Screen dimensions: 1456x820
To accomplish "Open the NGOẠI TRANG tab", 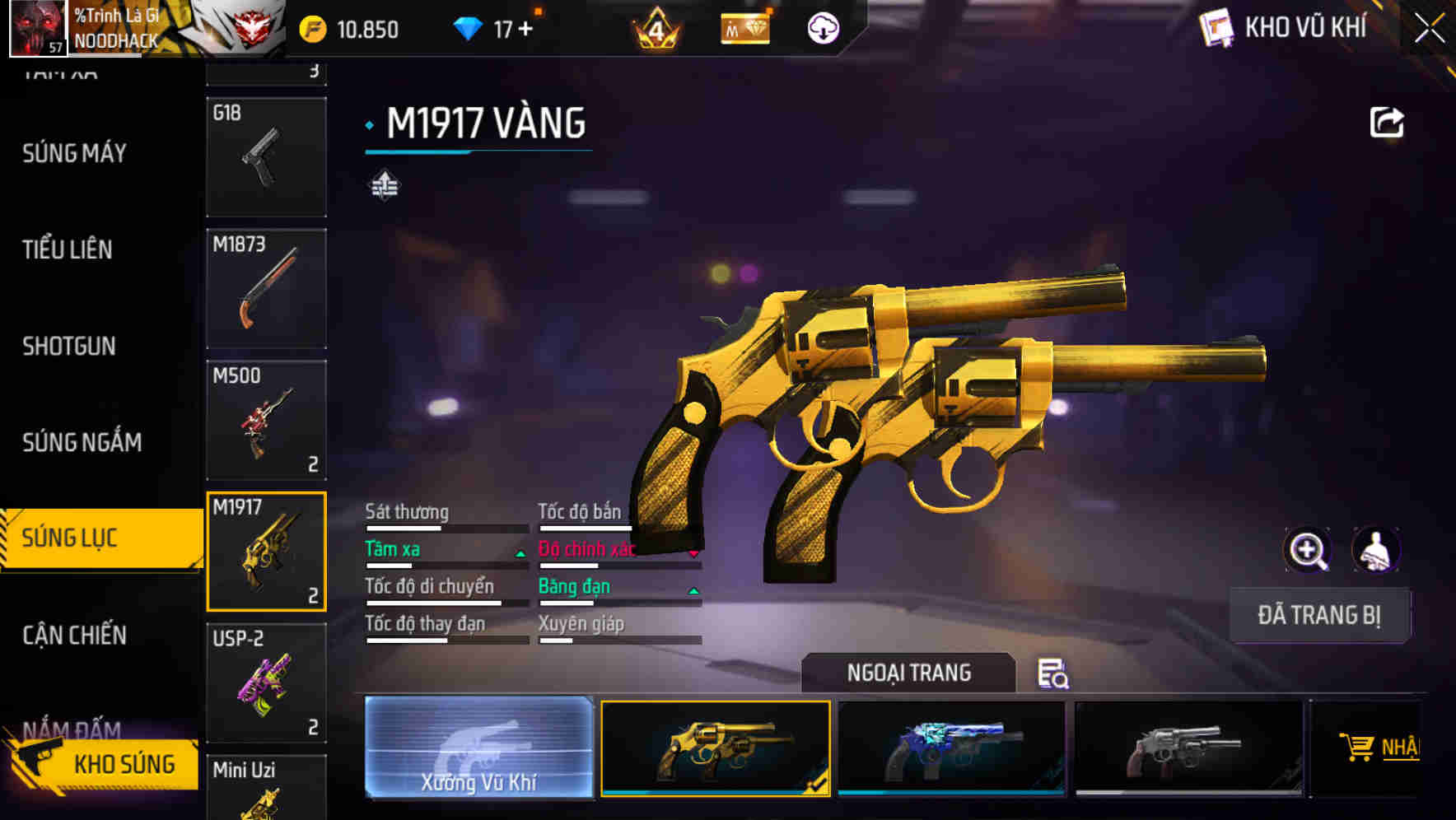I will click(x=908, y=672).
